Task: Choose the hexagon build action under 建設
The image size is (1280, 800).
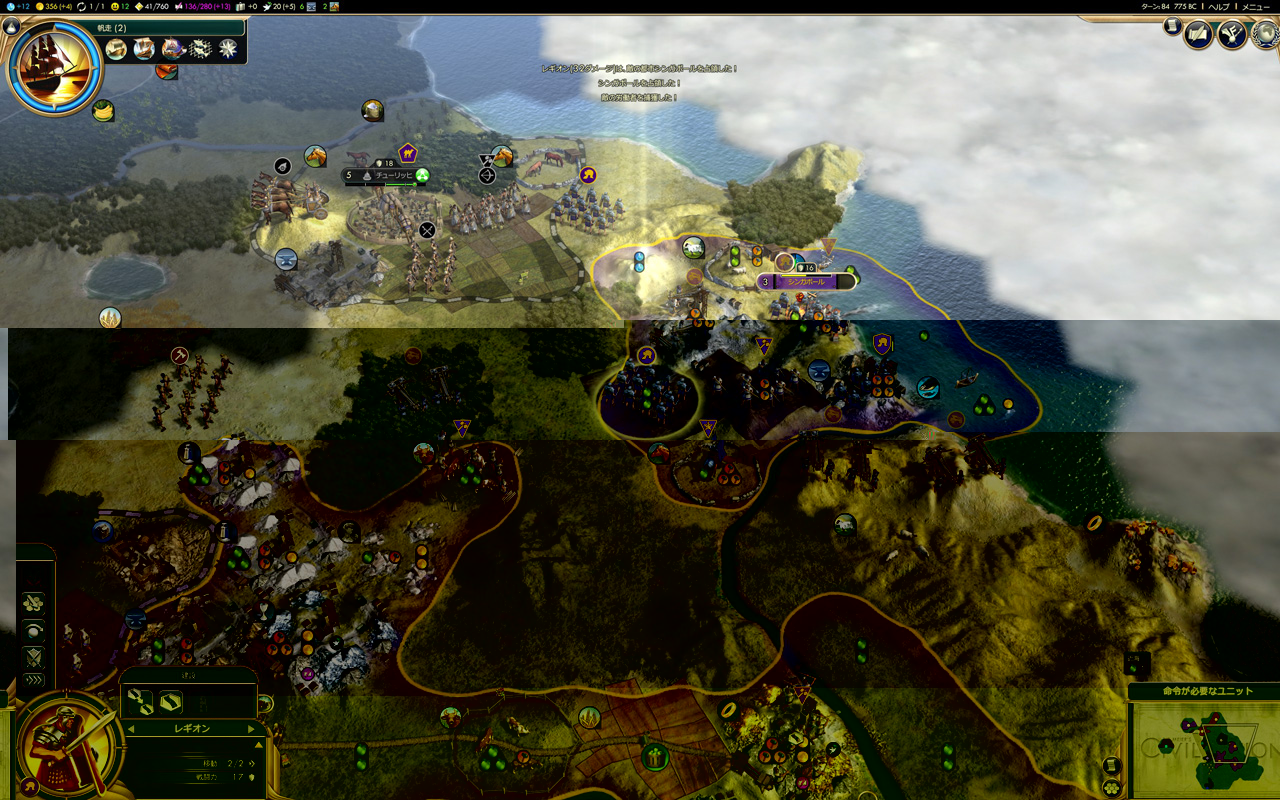Action: [169, 701]
